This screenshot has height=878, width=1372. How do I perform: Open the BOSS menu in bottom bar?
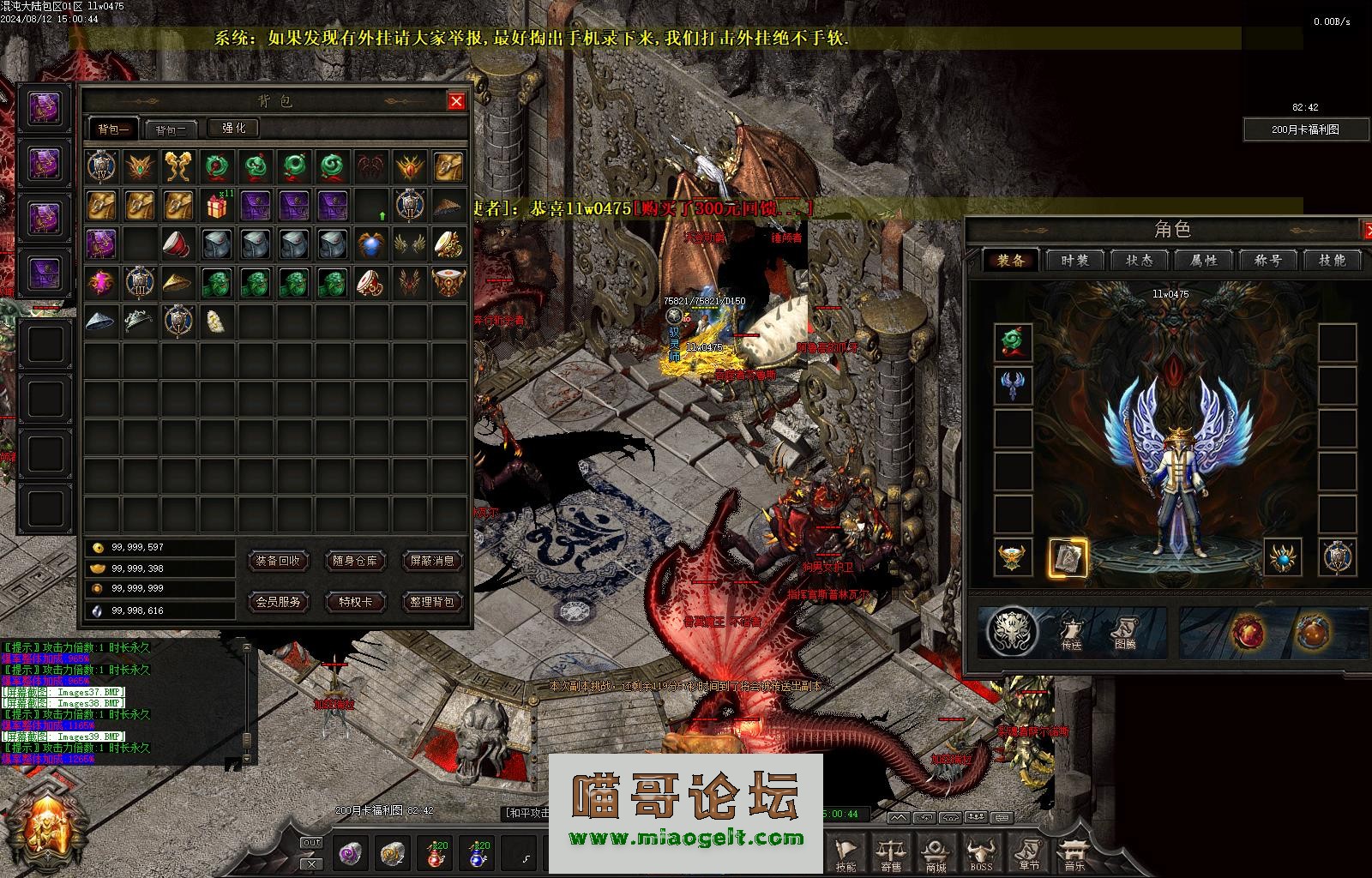coord(980,854)
